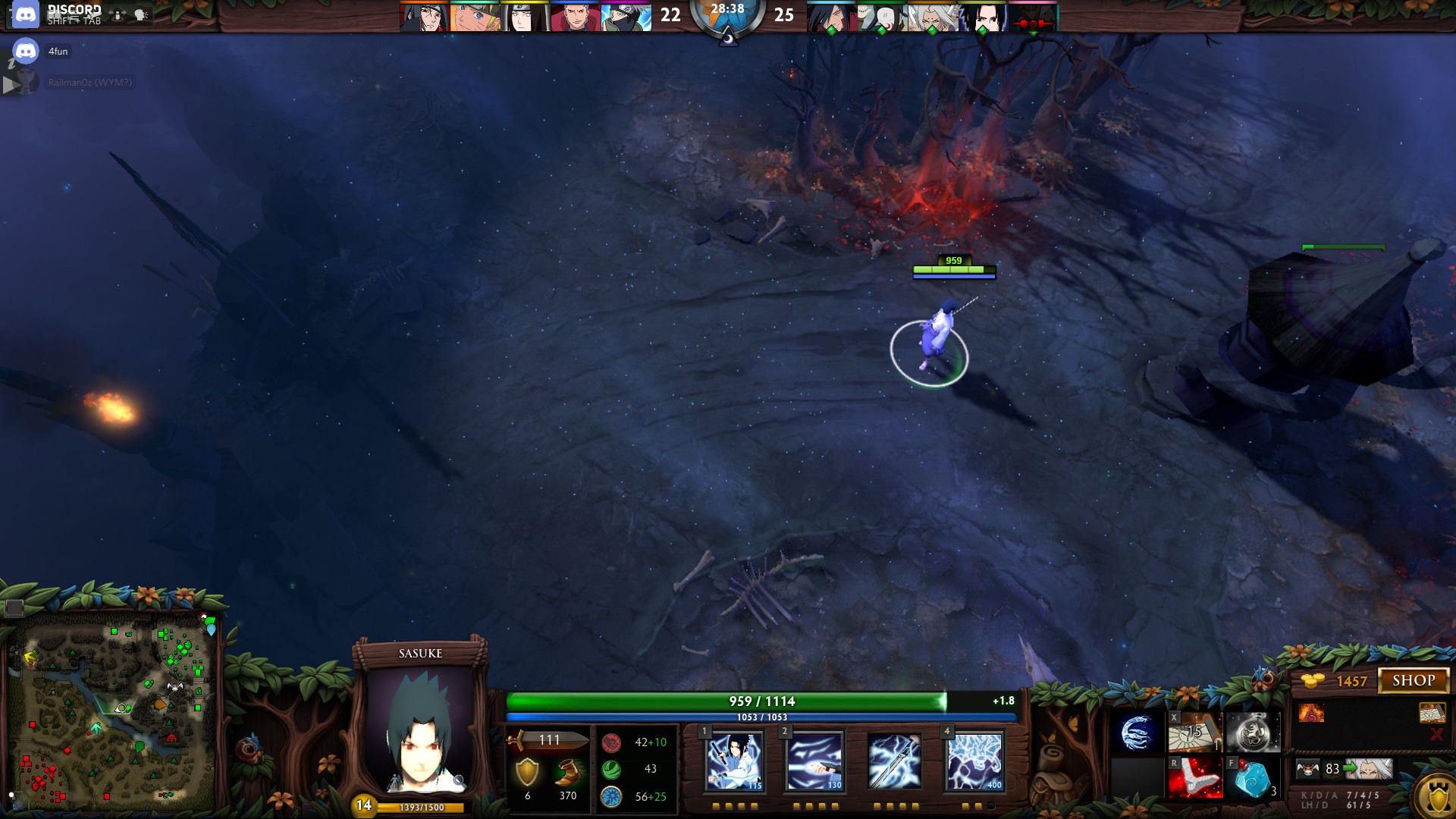Use the teleport scroll item
This screenshot has height=819, width=1456.
pos(1194,733)
